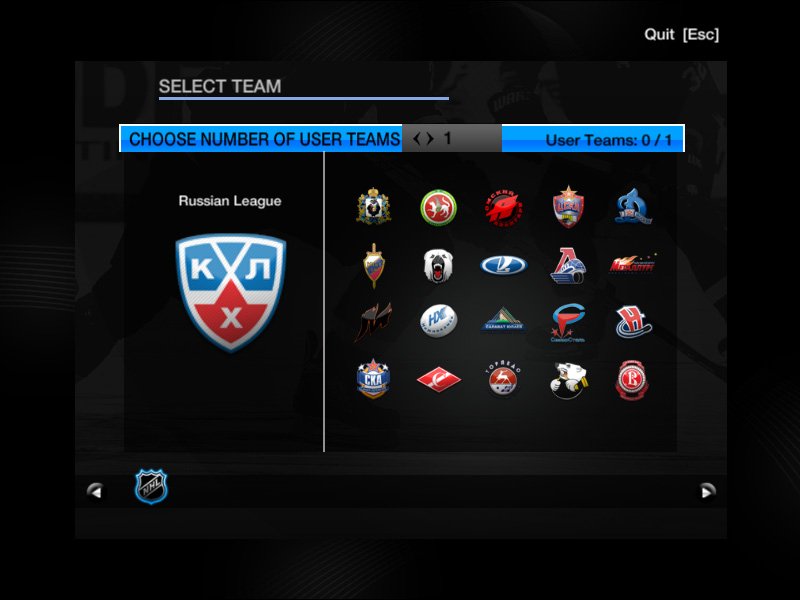Viewport: 800px width, 600px height.
Task: Select the SKA blue shield logo
Action: pyautogui.click(x=373, y=379)
